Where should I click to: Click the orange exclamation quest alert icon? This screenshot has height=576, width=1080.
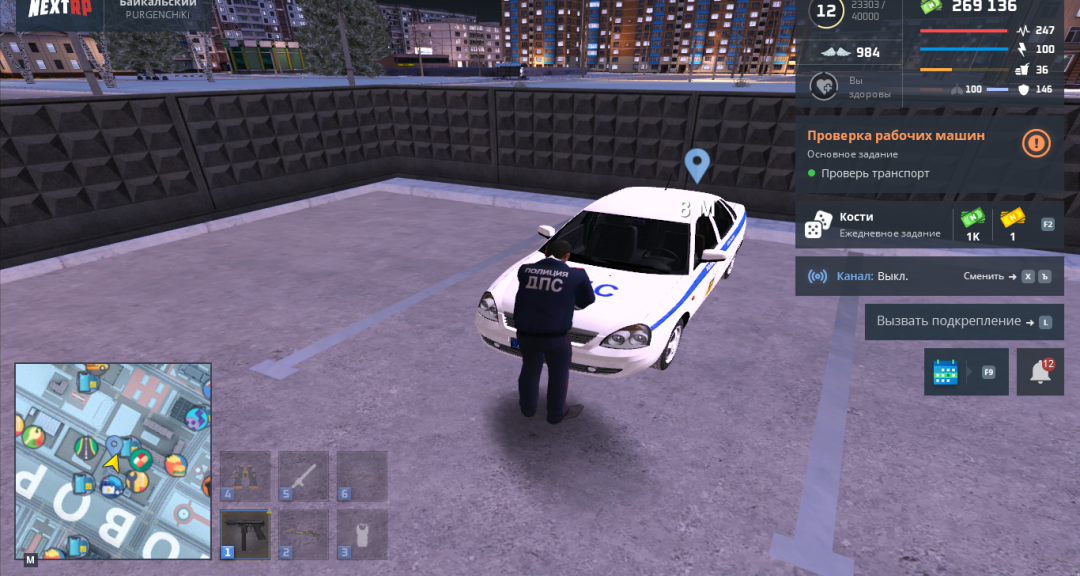point(1036,144)
